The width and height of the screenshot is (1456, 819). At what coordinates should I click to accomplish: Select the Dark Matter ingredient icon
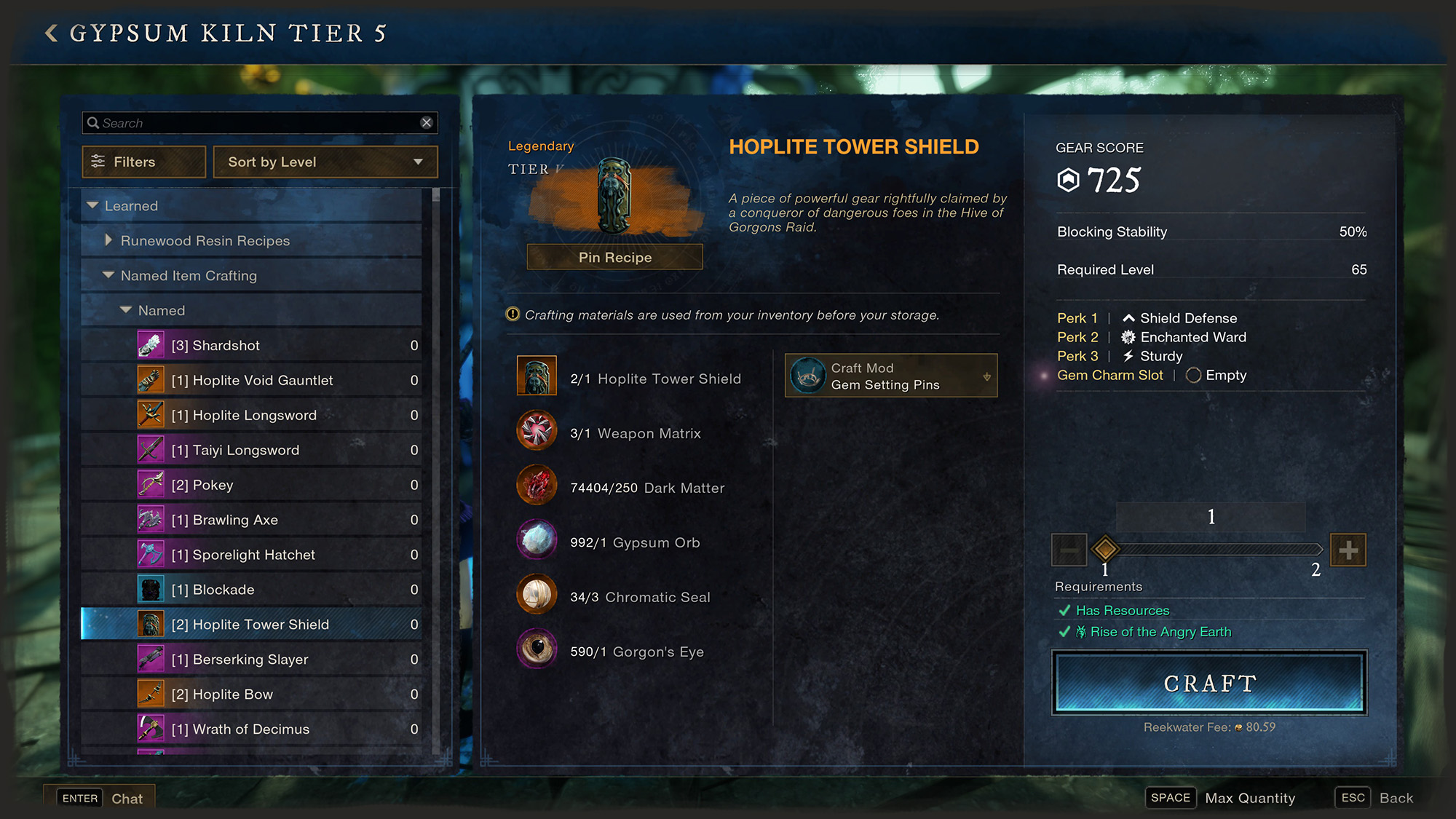[537, 486]
